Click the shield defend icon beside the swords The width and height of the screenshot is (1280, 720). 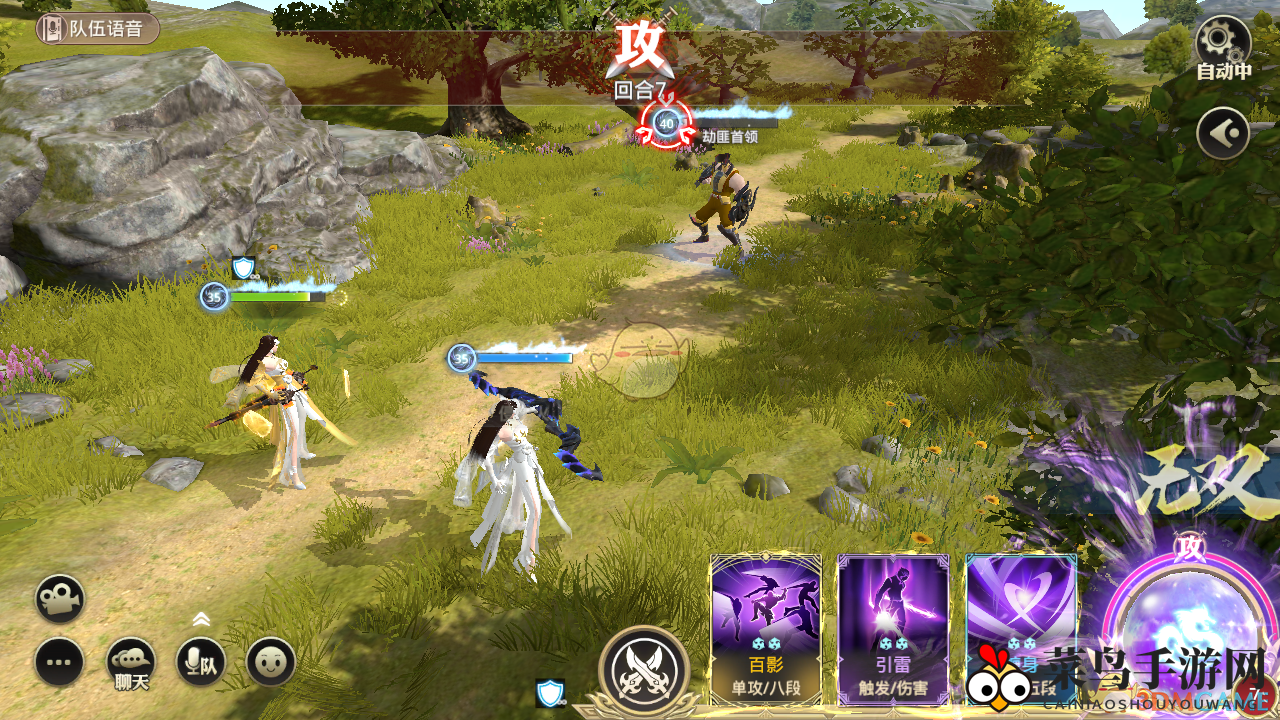point(550,692)
